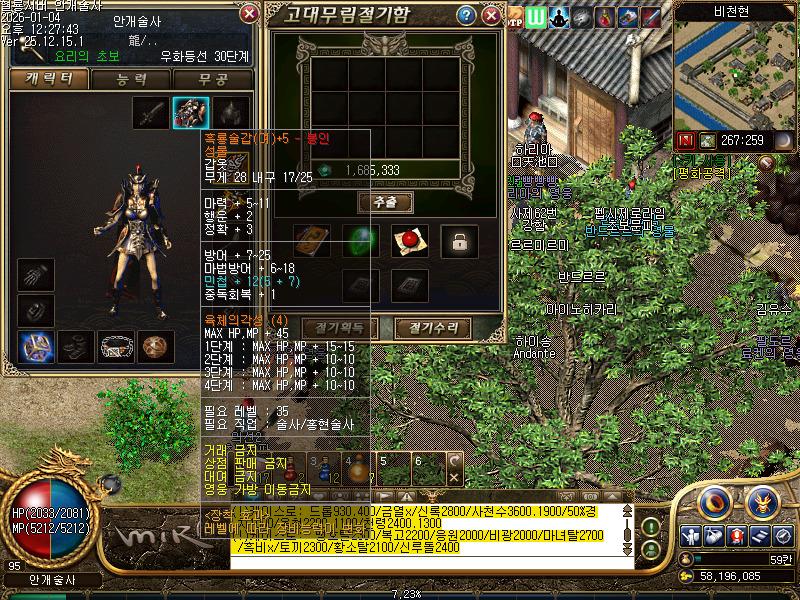This screenshot has height=600, width=800.
Task: Select the equipped glove slot
Action: pyautogui.click(x=34, y=275)
